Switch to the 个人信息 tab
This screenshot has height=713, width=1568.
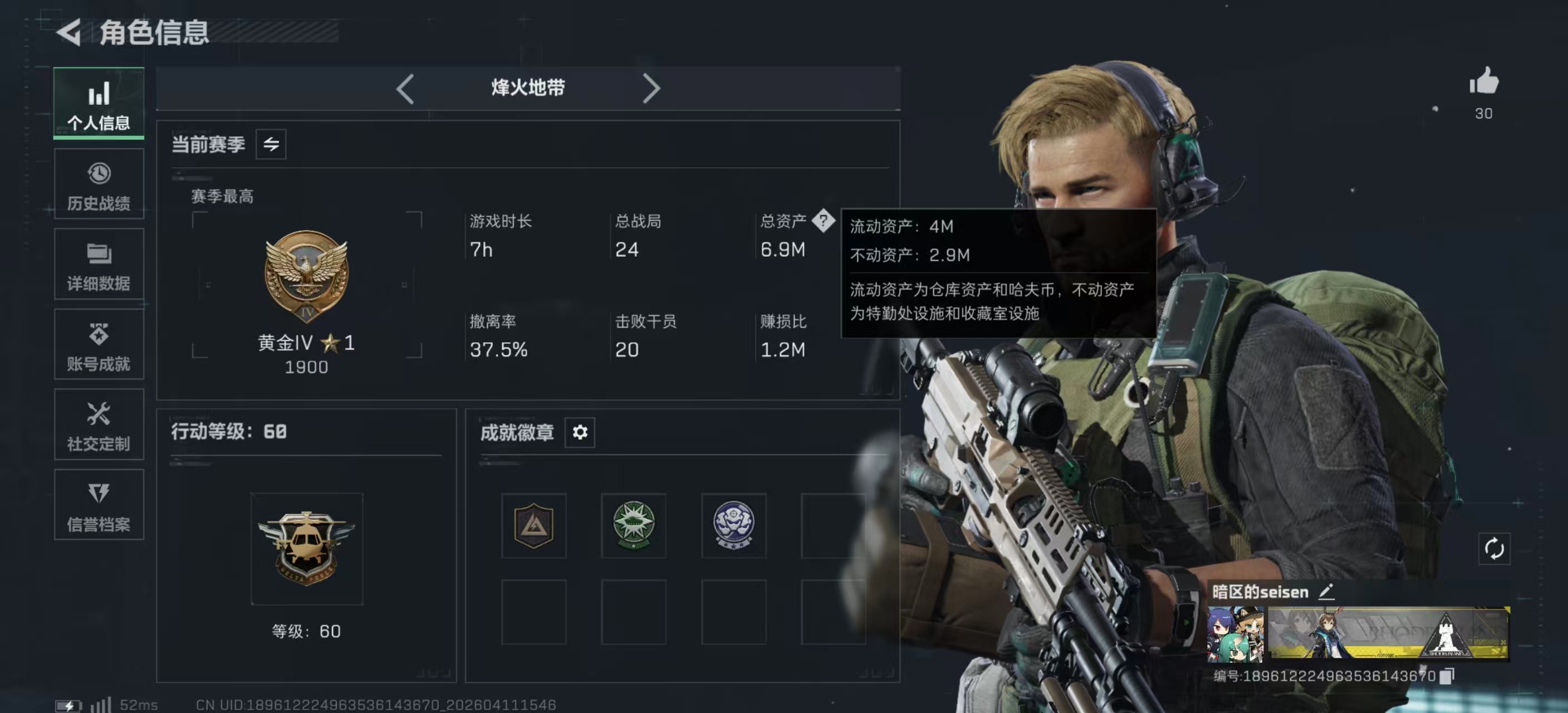(x=99, y=104)
